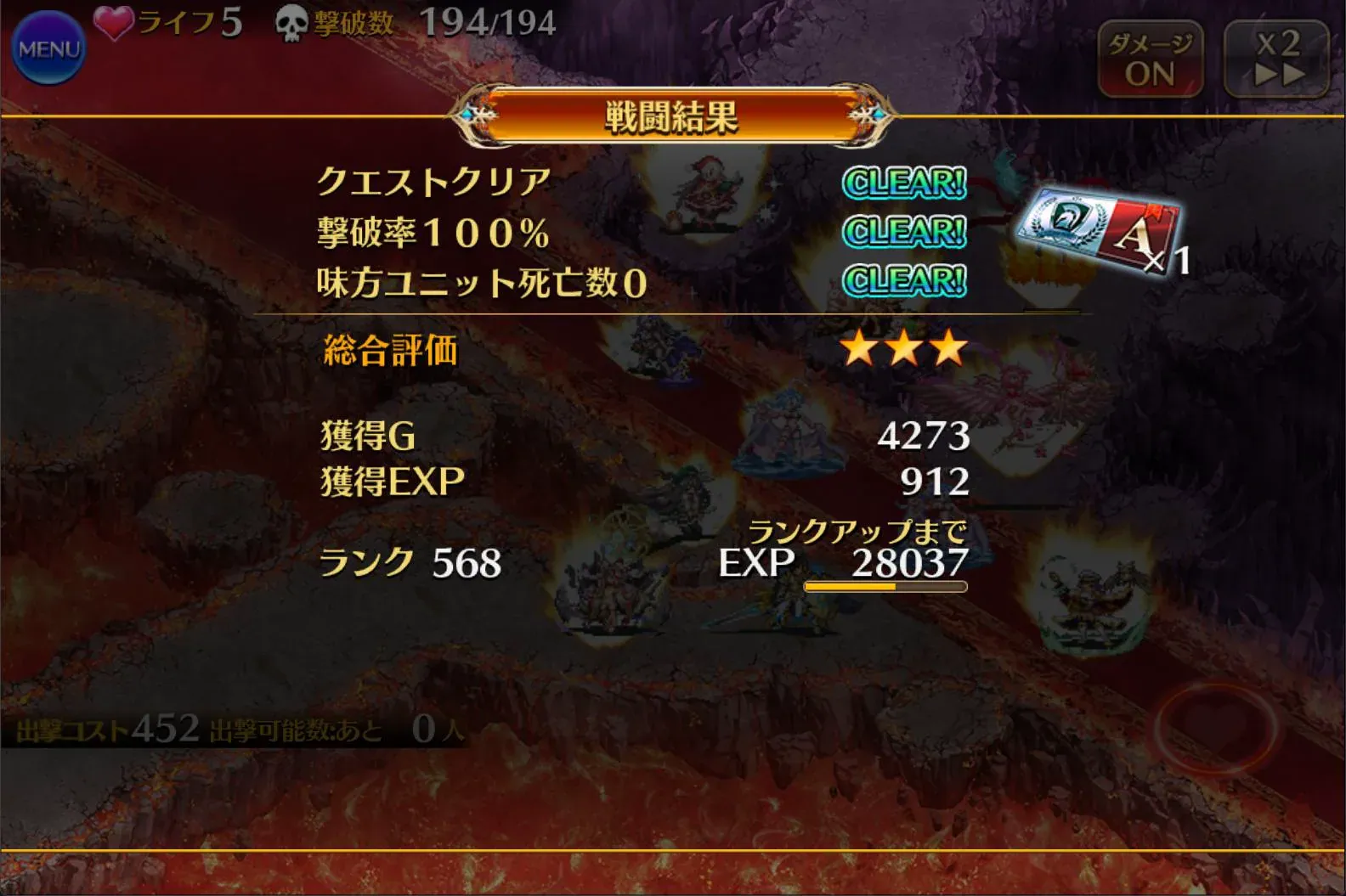
Task: Select the CLEAR! badge beside 撃破率100%
Action: pyautogui.click(x=903, y=229)
